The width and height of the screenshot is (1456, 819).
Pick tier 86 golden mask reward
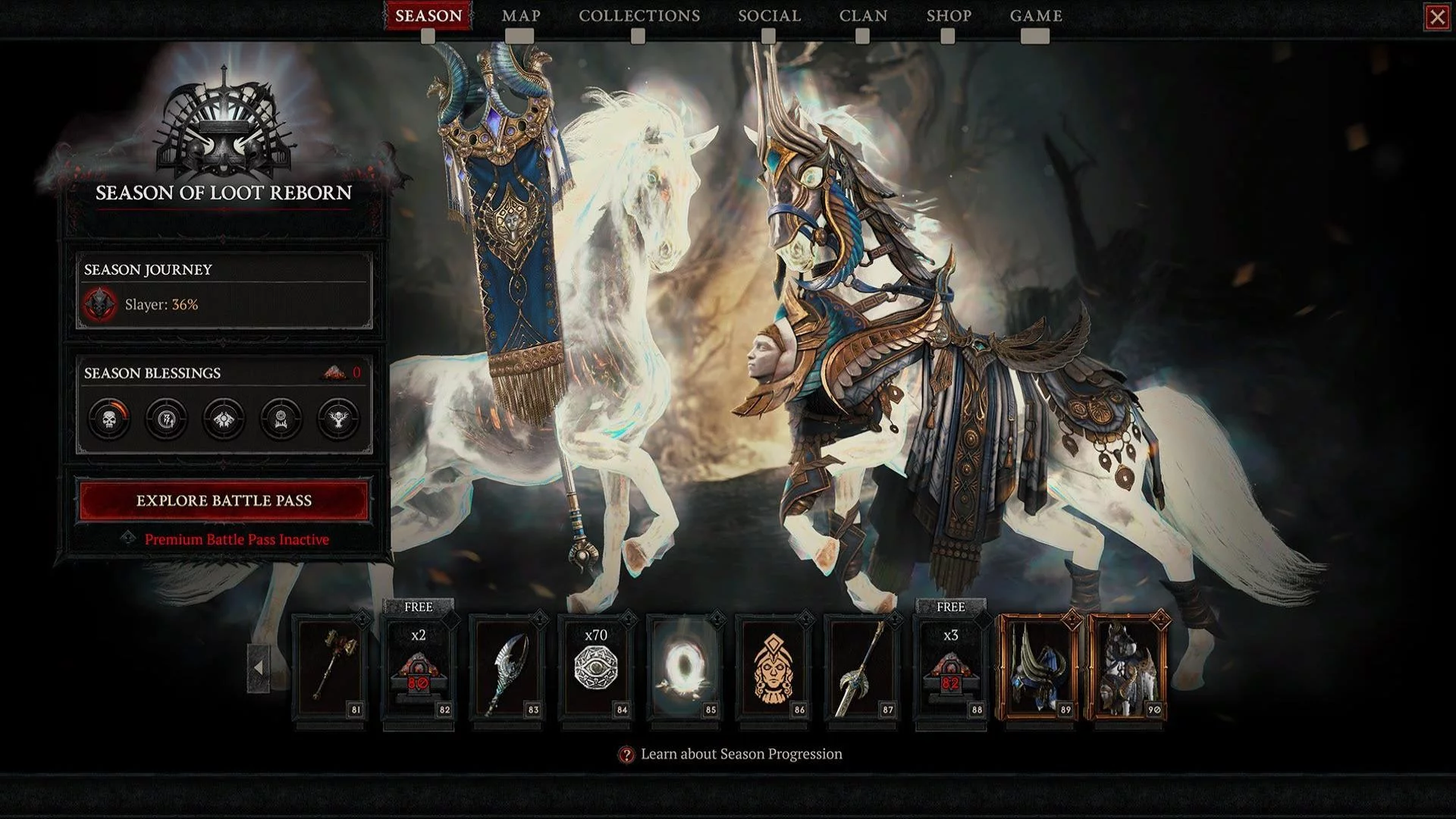tap(773, 667)
